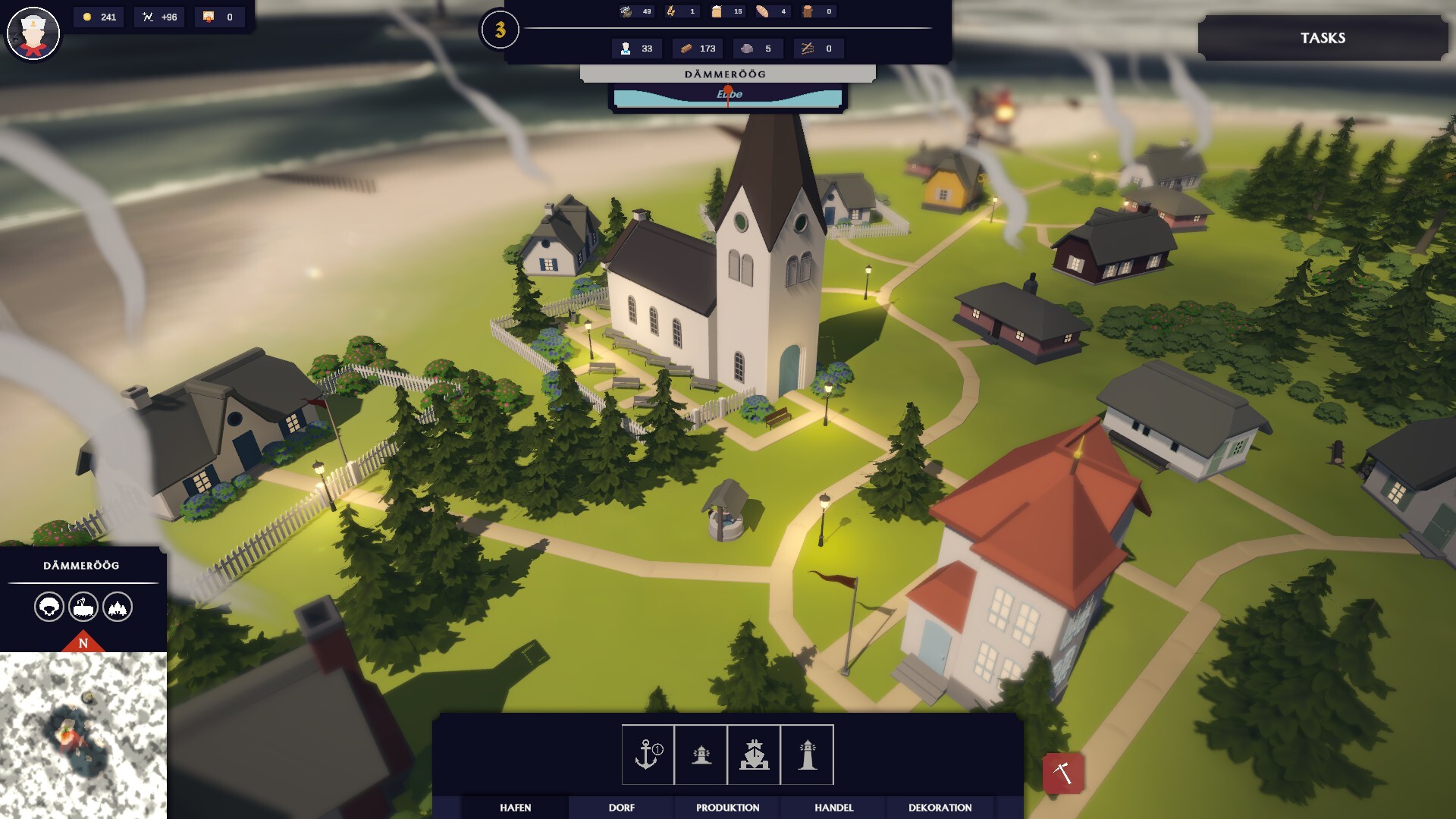Pick the tall lighthouse building
Screen dimensions: 1456x819
(x=807, y=755)
